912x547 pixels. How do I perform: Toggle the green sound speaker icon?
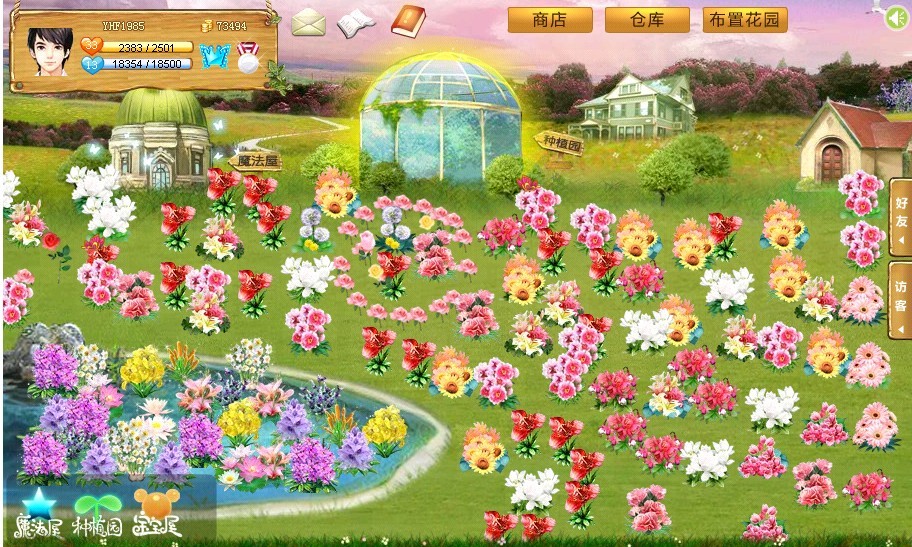coord(897,17)
